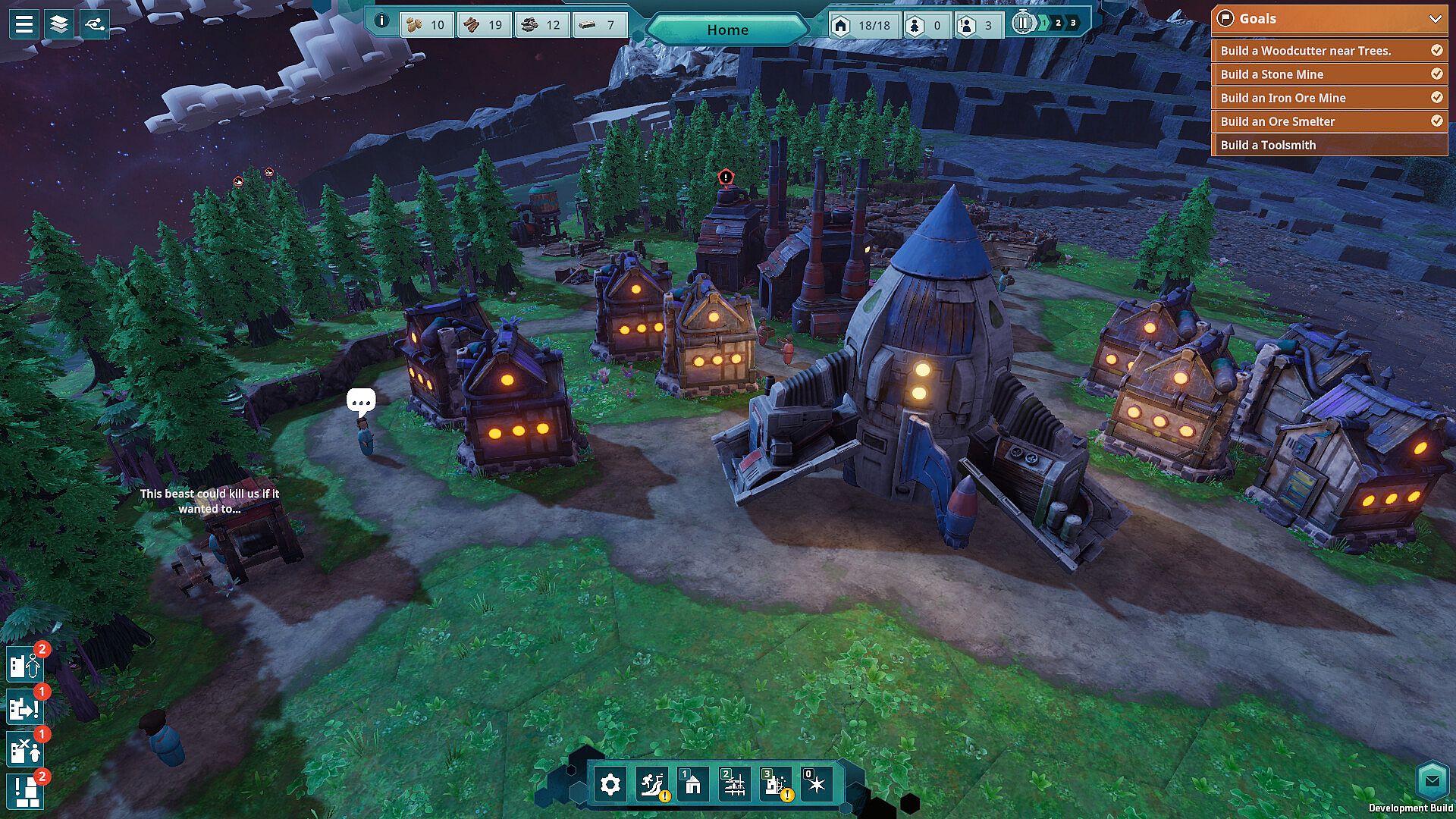Viewport: 1456px width, 819px height.
Task: Select the star burst toolbar button
Action: pyautogui.click(x=816, y=784)
